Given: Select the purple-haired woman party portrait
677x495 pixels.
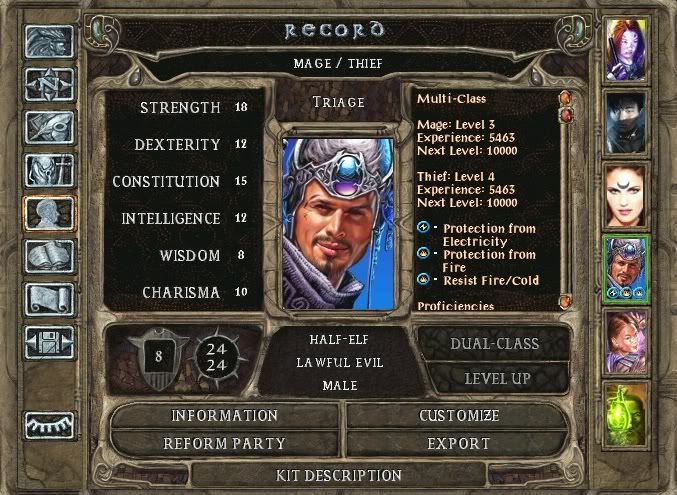Looking at the screenshot, I should tap(628, 48).
